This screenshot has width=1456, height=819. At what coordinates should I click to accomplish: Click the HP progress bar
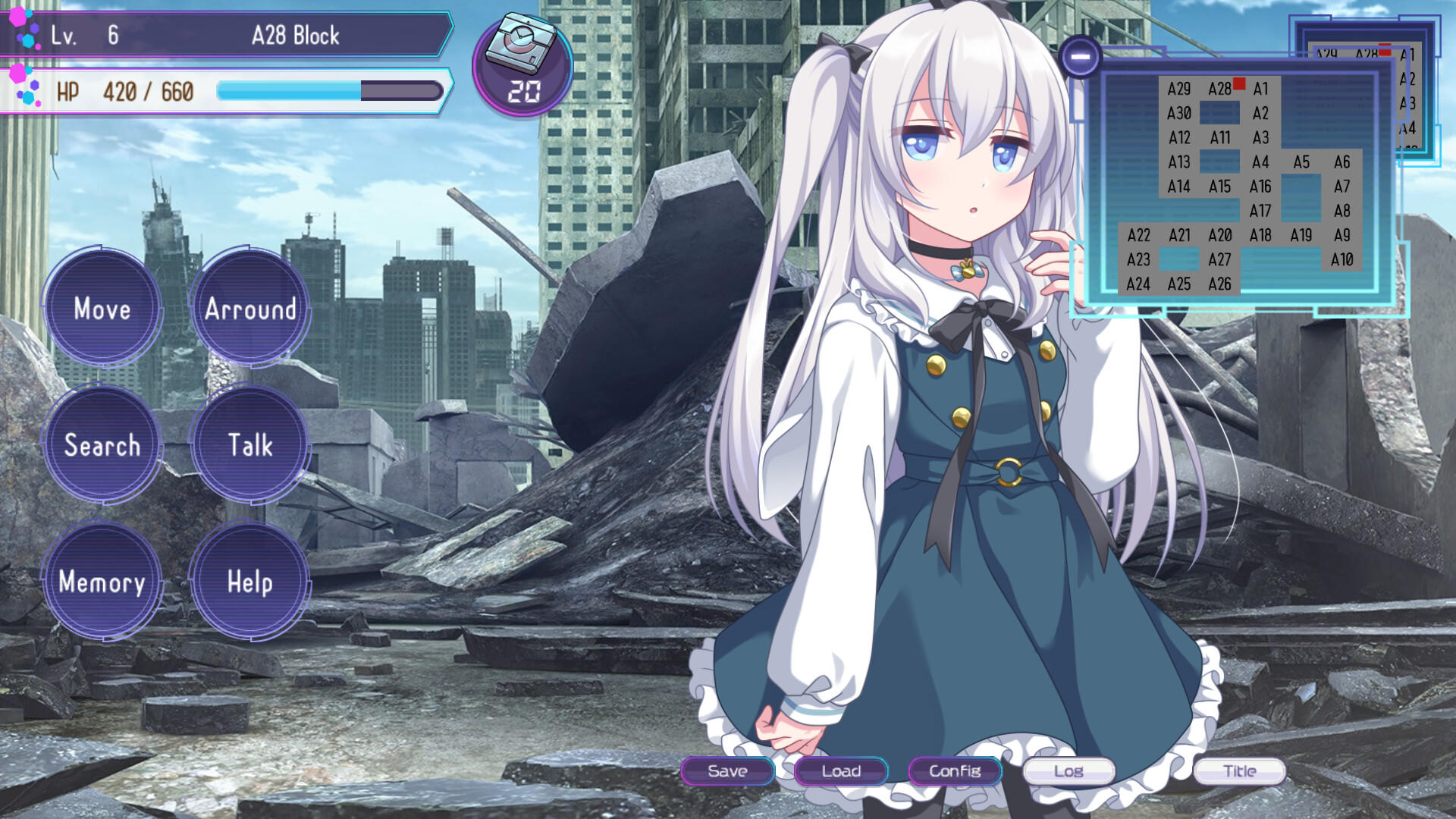(330, 90)
